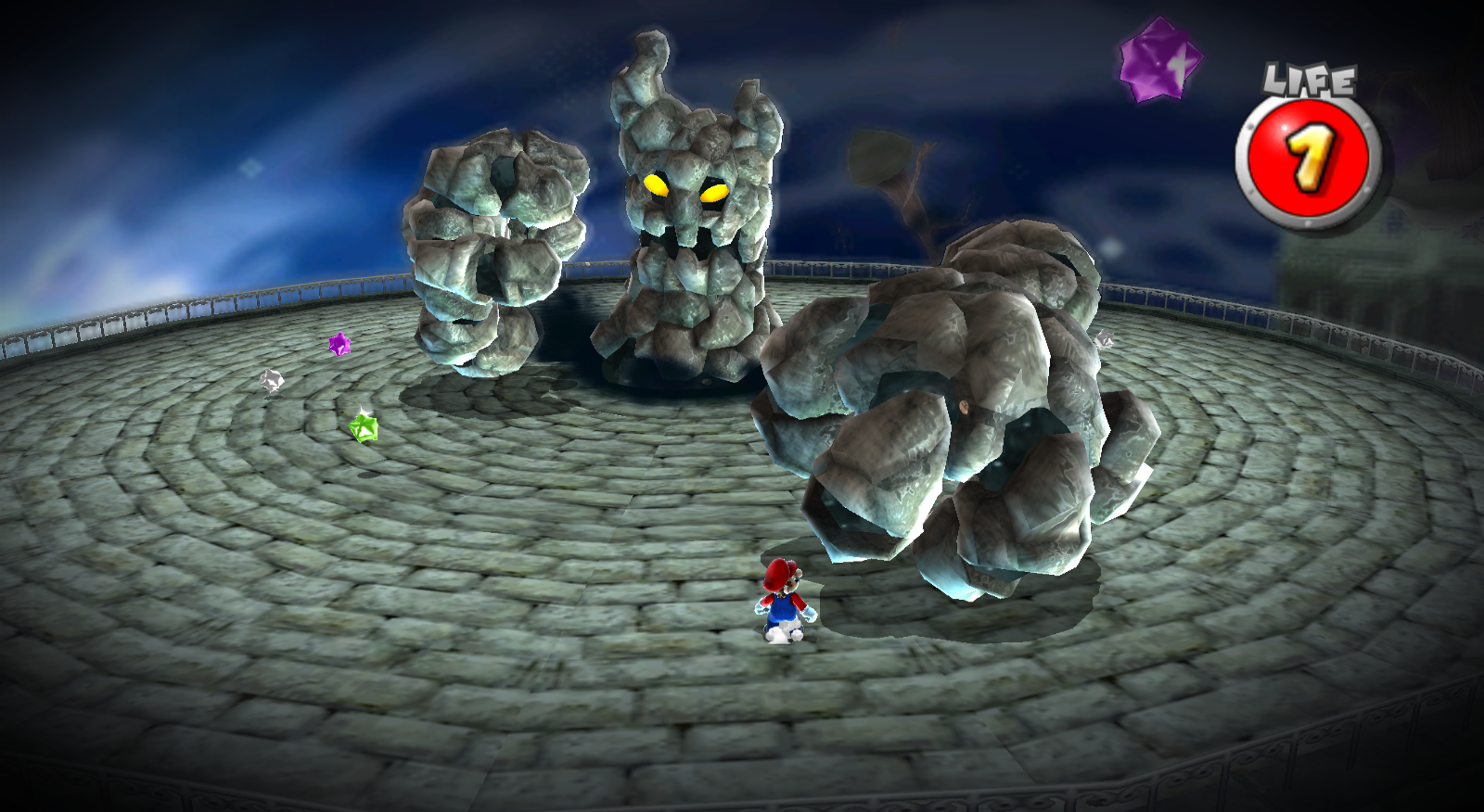The height and width of the screenshot is (812, 1484).
Task: Select Mario standing on the cobblestones
Action: (x=784, y=603)
